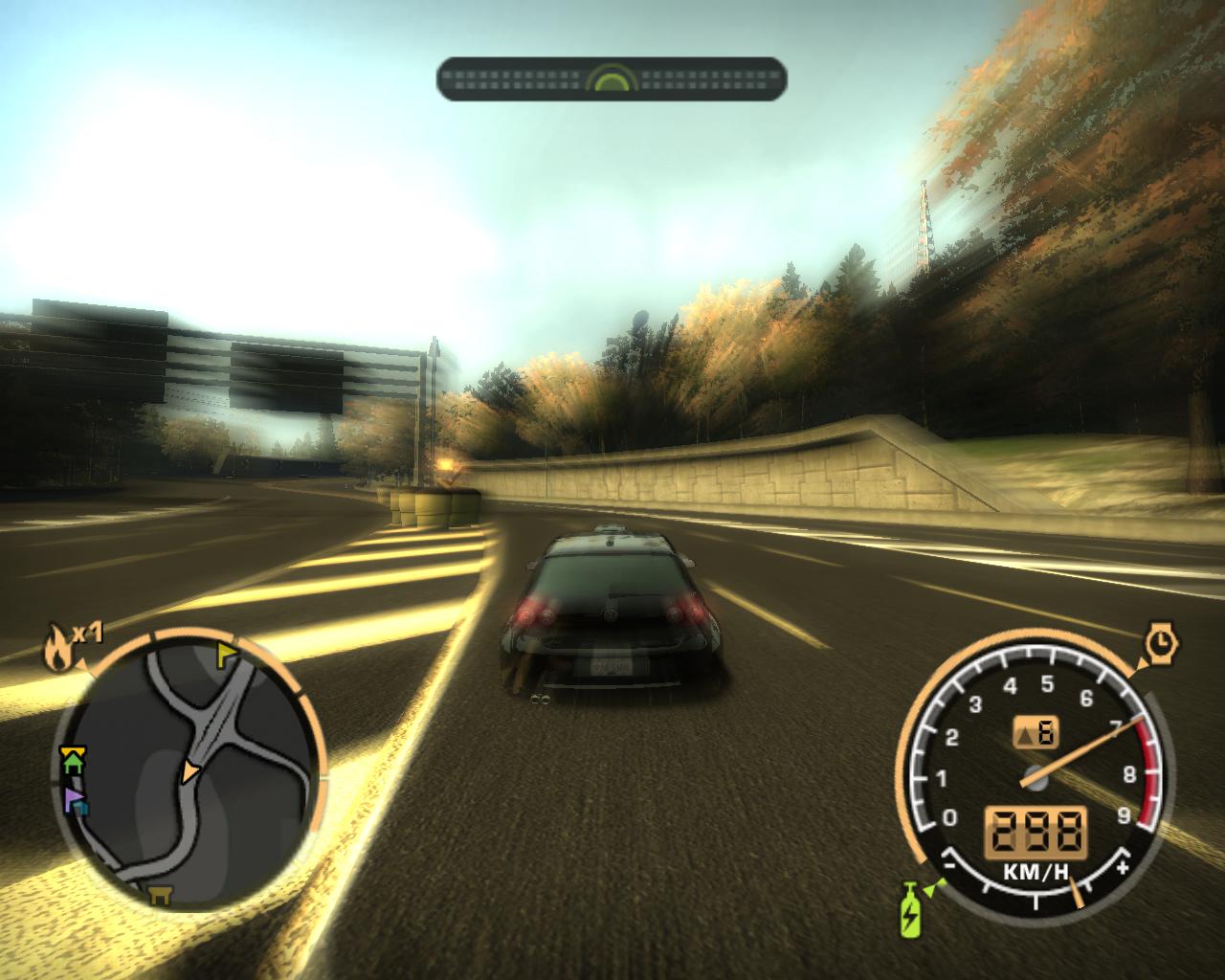Select the purple flag marker beside minimap
Image resolution: width=1225 pixels, height=980 pixels.
74,799
